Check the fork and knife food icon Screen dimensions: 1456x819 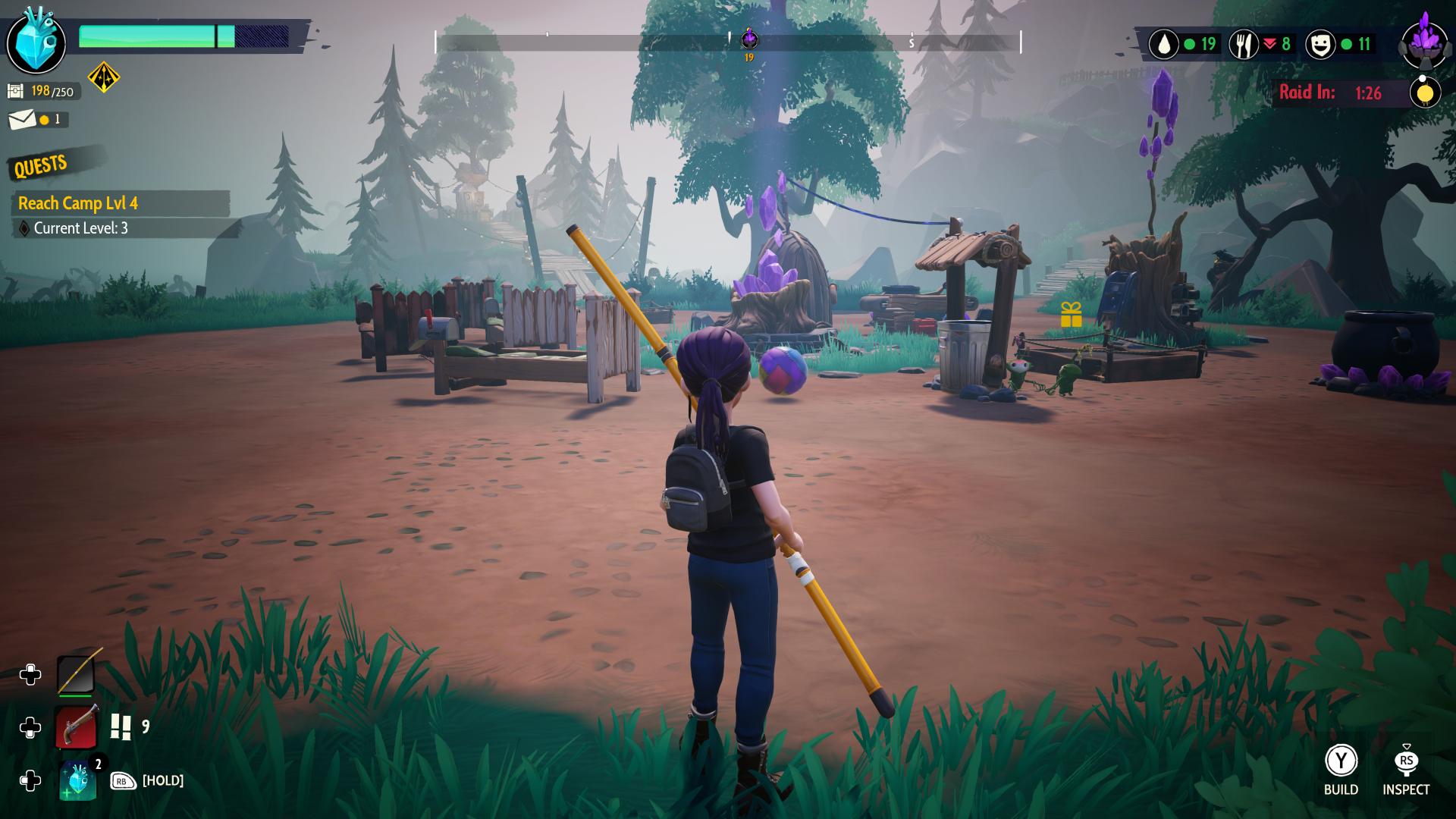[x=1243, y=45]
